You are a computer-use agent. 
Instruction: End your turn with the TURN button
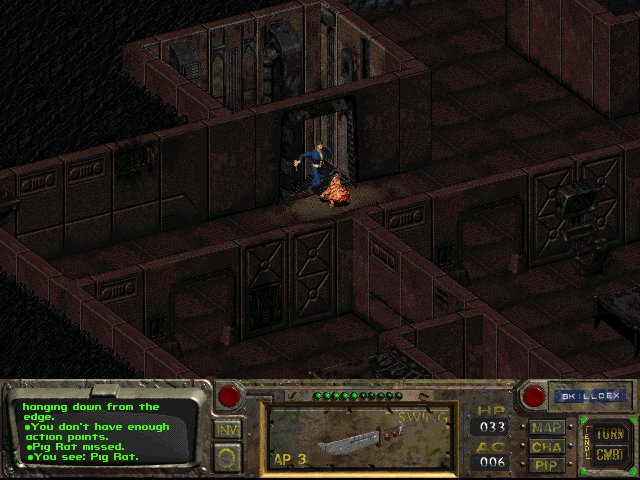point(608,434)
